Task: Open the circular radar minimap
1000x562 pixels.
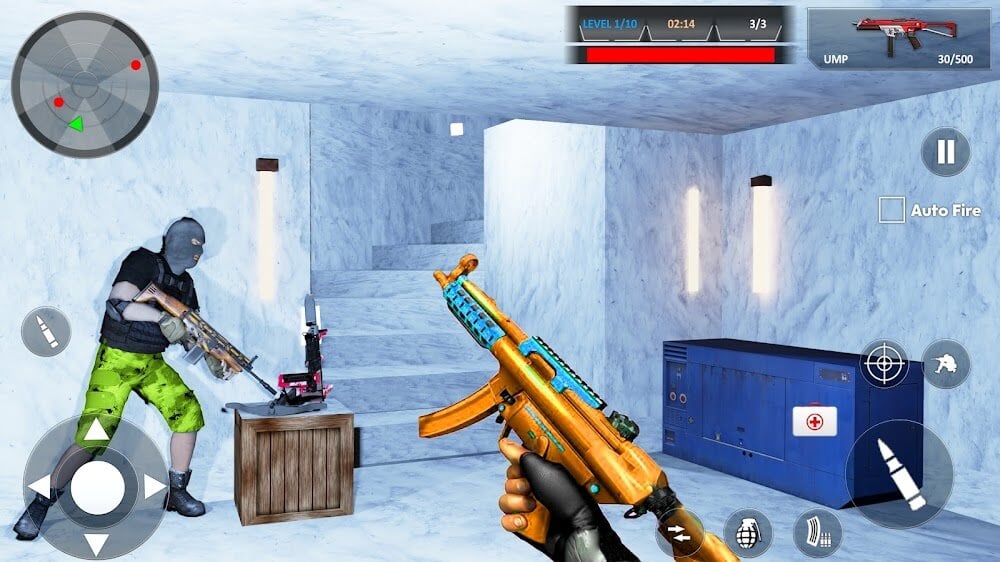Action: (x=85, y=85)
